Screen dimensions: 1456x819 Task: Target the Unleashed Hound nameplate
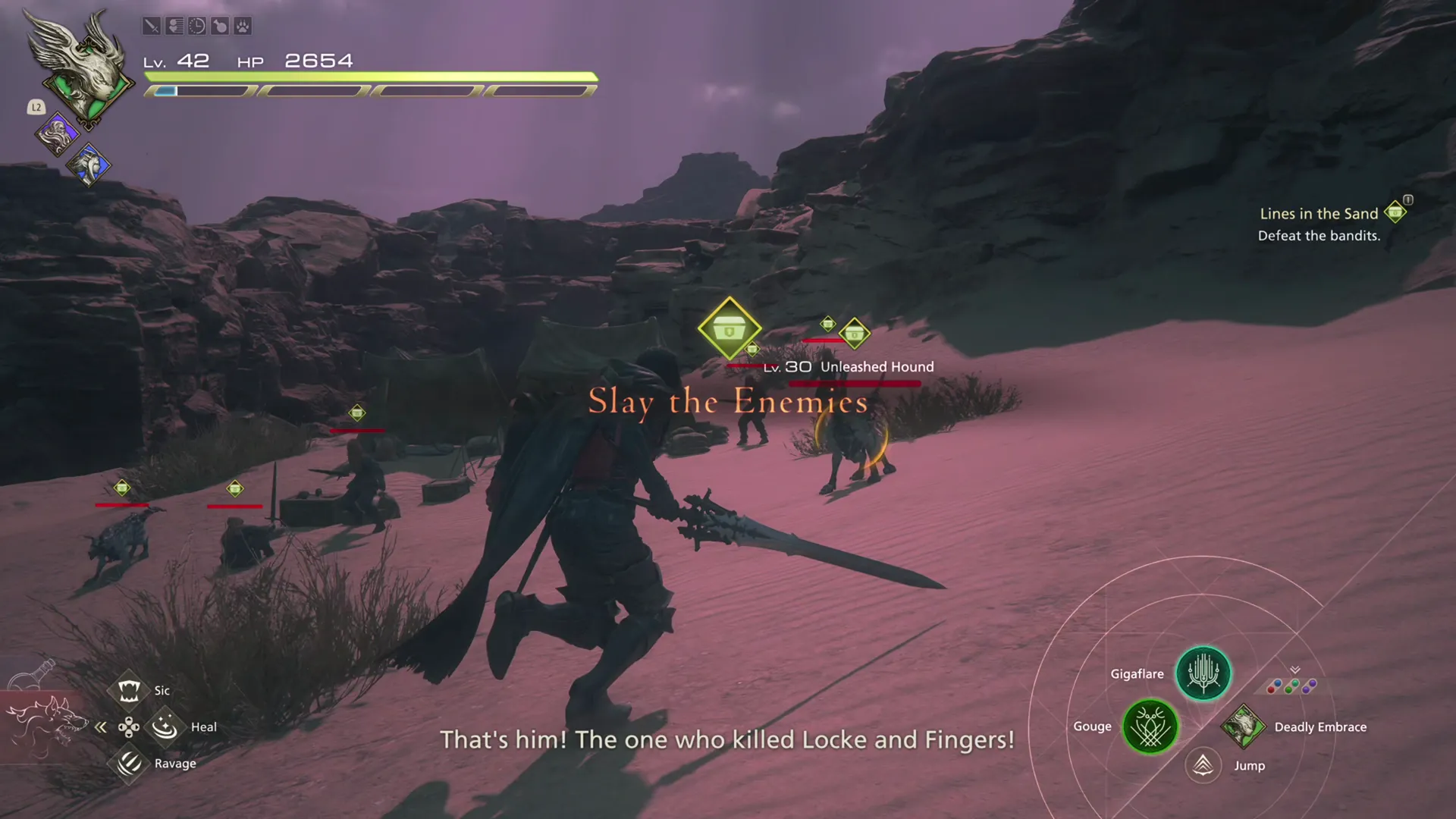(875, 366)
